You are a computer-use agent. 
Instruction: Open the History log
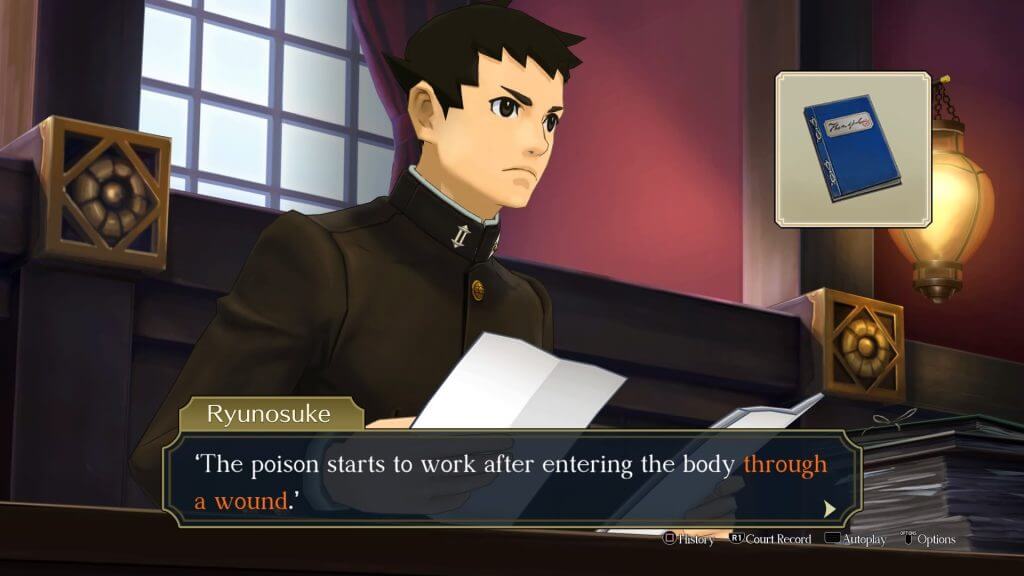[689, 540]
